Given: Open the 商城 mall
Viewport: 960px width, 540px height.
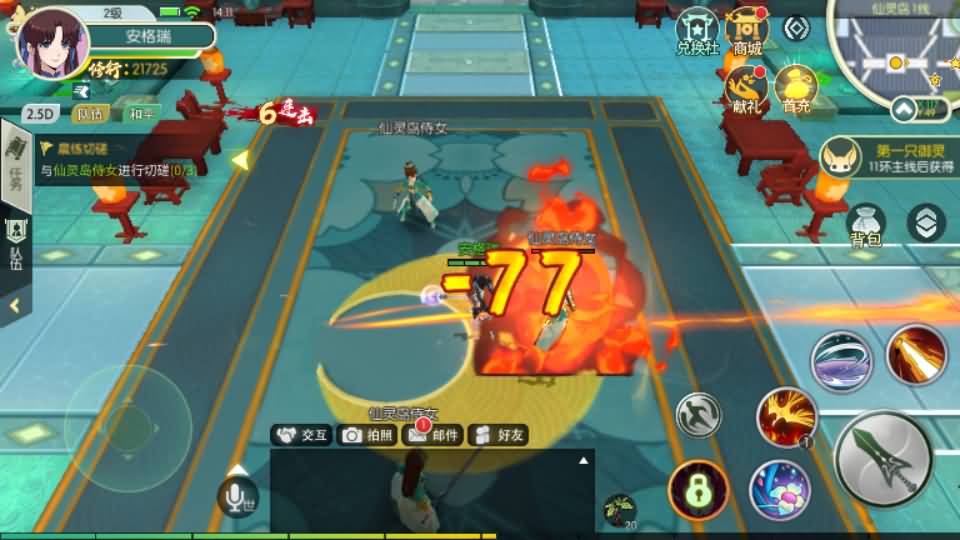Looking at the screenshot, I should coord(746,32).
